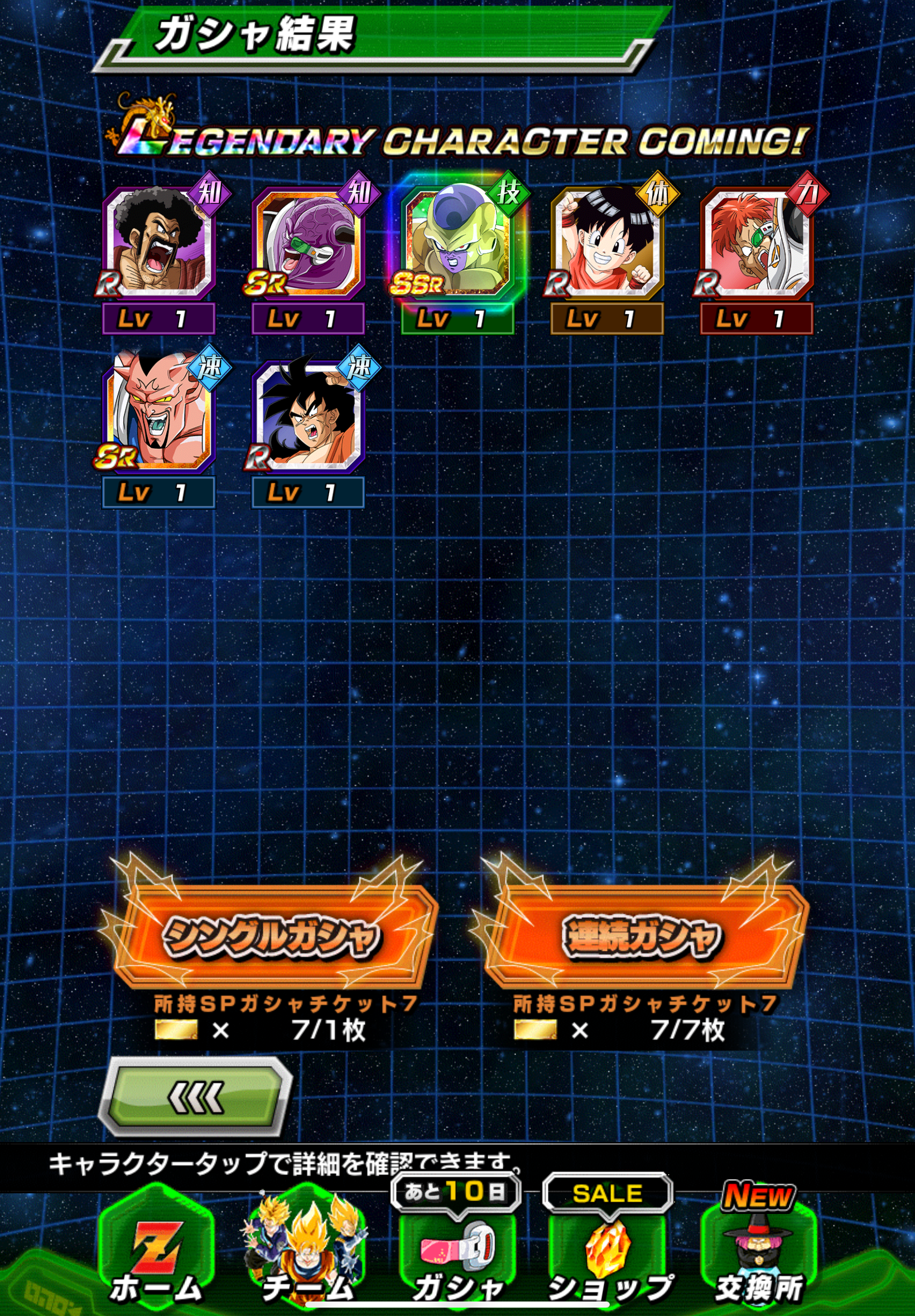Image resolution: width=915 pixels, height=1316 pixels.
Task: Start a 連続ガシャ multi summon
Action: (642, 937)
